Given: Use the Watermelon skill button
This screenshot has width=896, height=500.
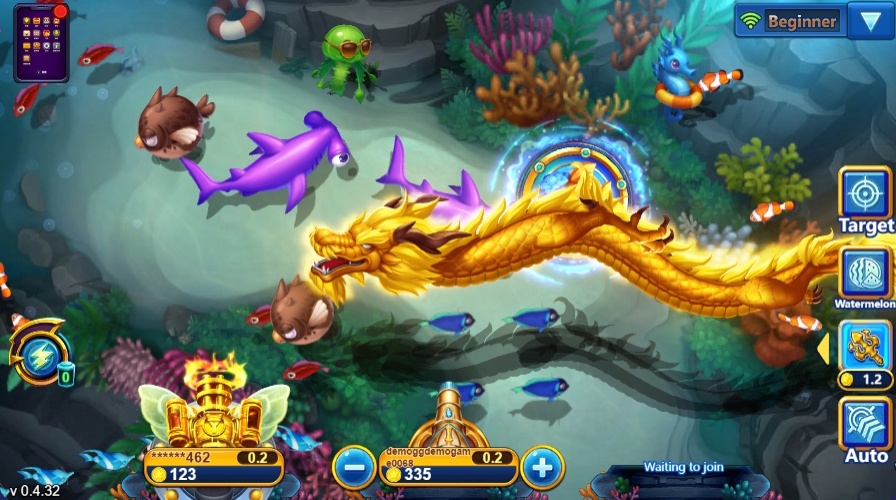Looking at the screenshot, I should (x=864, y=274).
